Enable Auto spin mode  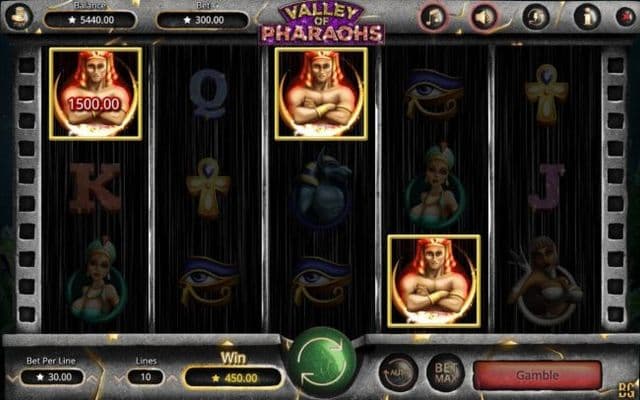[398, 374]
